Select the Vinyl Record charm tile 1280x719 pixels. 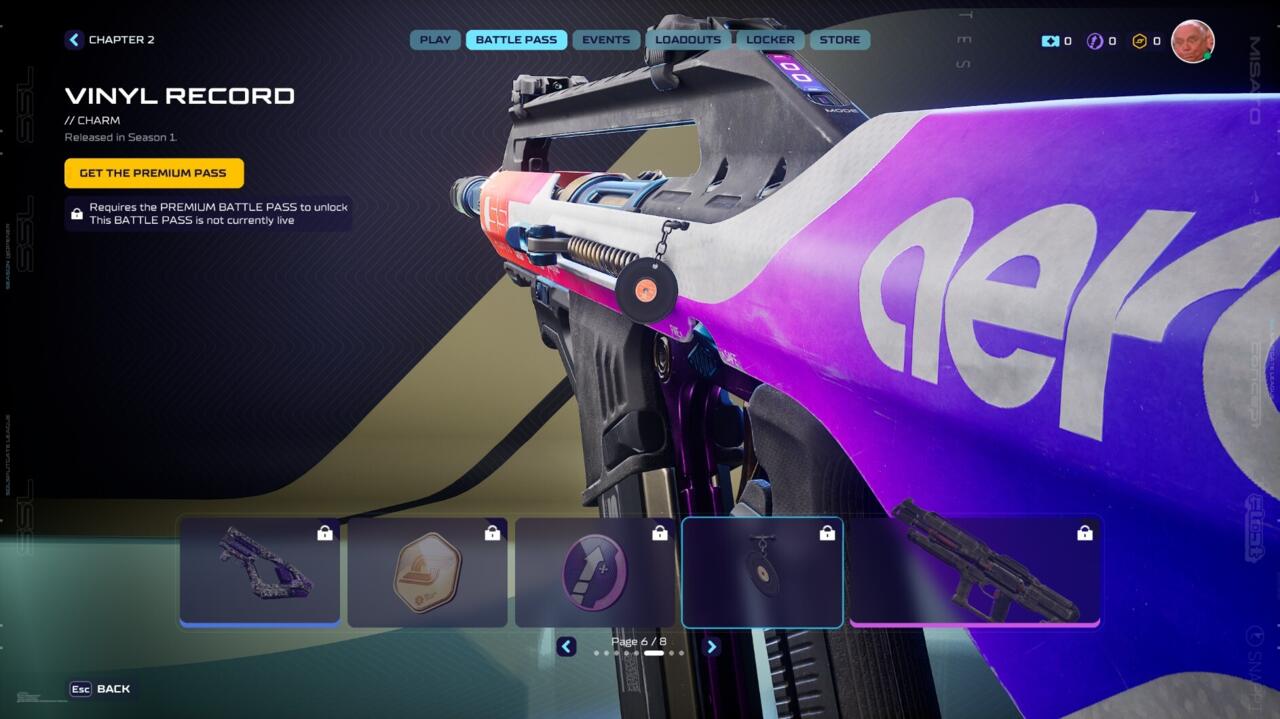(762, 572)
